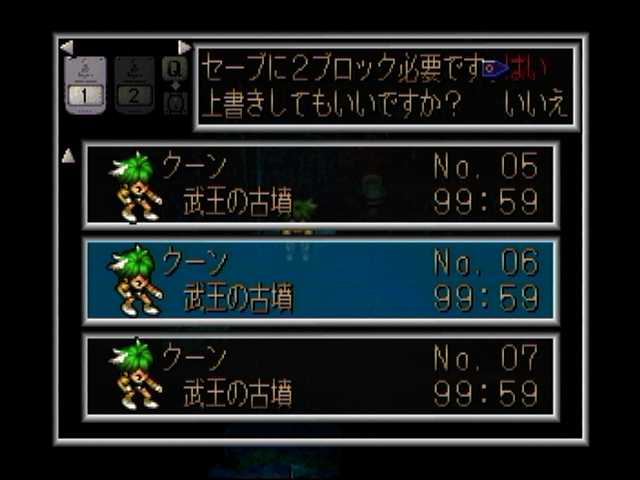The height and width of the screenshot is (480, 640).
Task: Switch to memory card slot 1
Action: click(85, 85)
